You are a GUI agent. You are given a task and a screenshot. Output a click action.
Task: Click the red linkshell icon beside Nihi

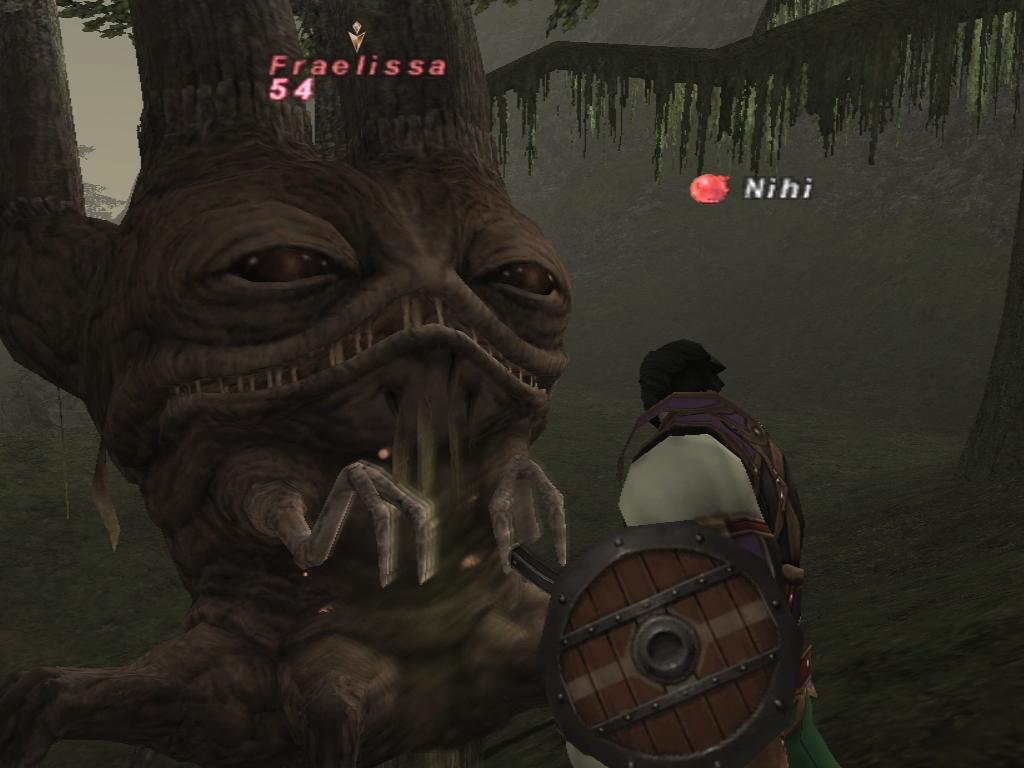[x=709, y=188]
